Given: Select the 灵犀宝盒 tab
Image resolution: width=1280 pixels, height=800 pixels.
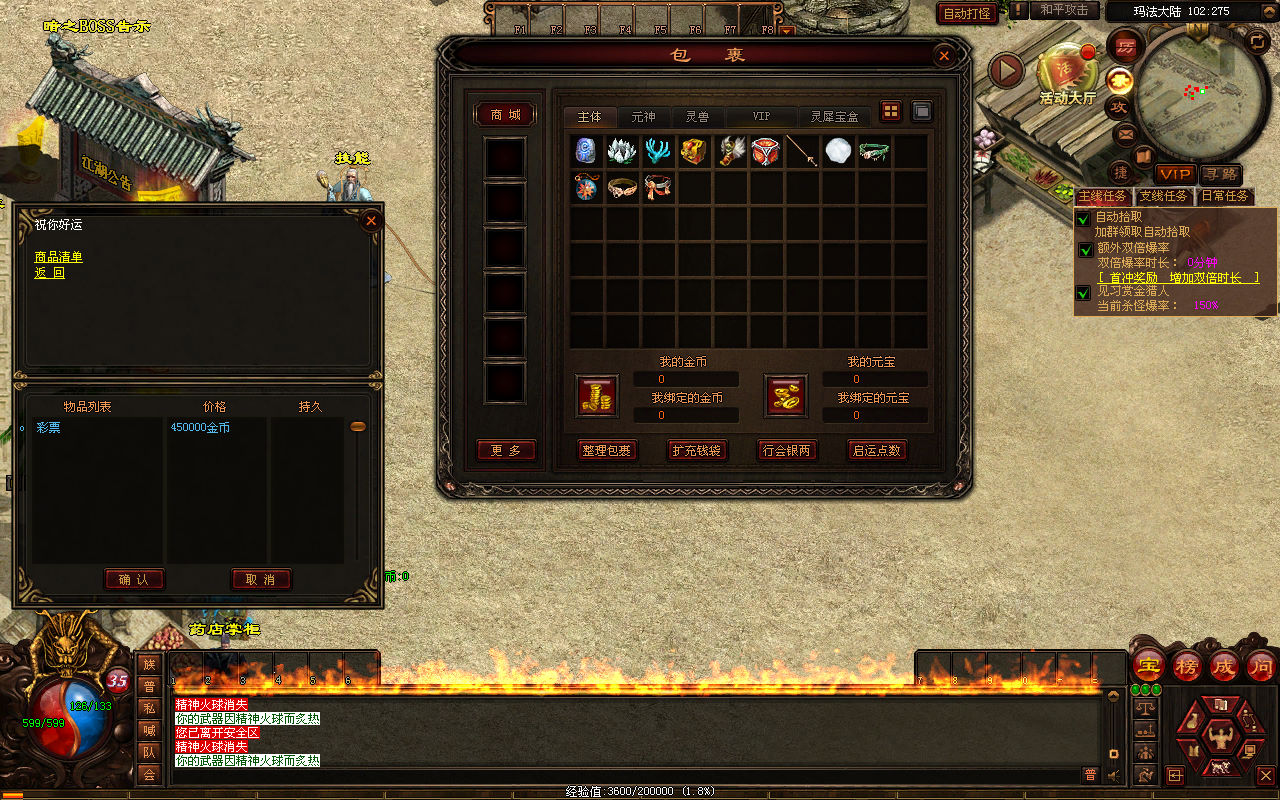Looking at the screenshot, I should pyautogui.click(x=834, y=117).
